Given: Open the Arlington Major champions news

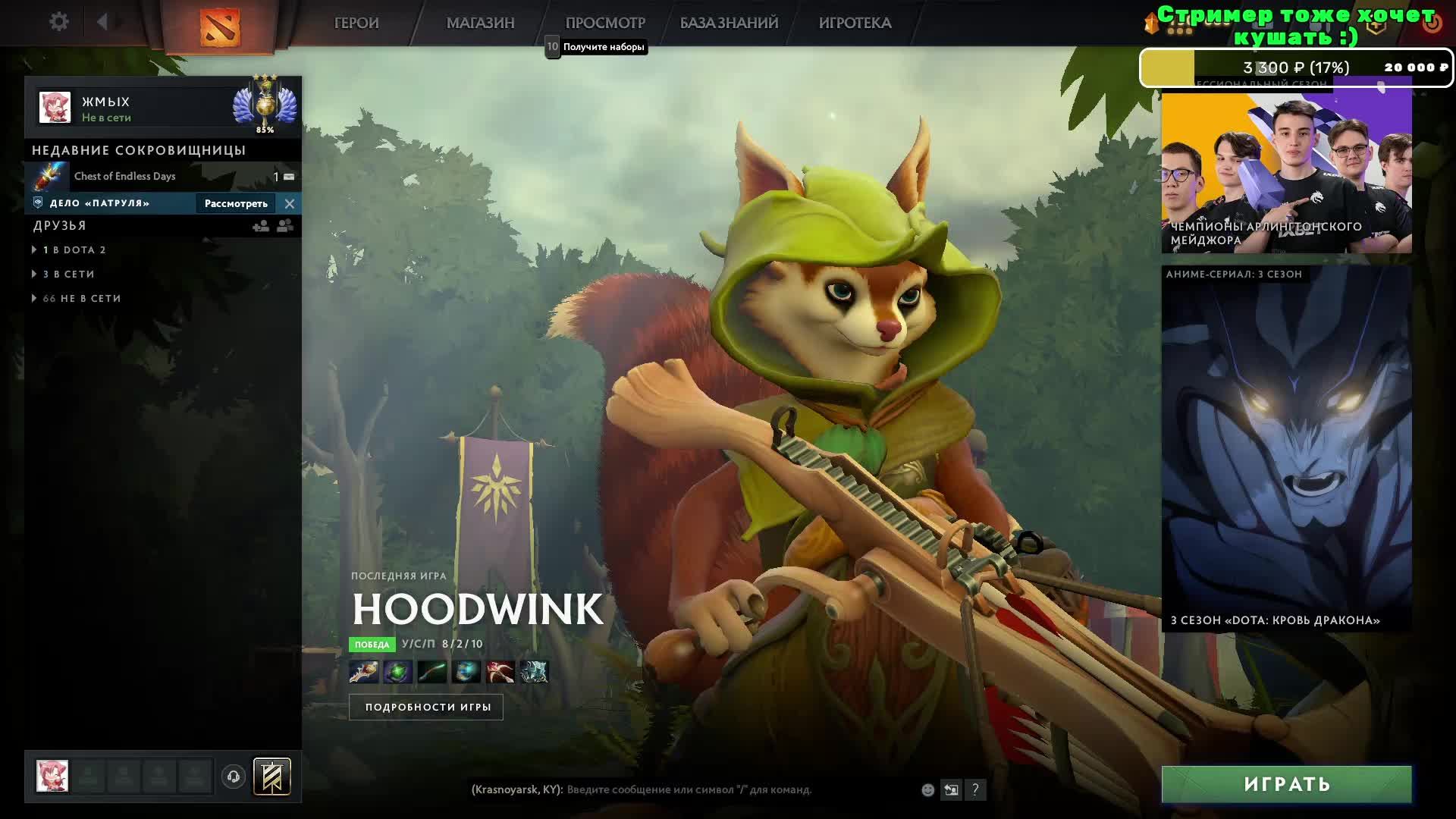Looking at the screenshot, I should click(x=1286, y=172).
